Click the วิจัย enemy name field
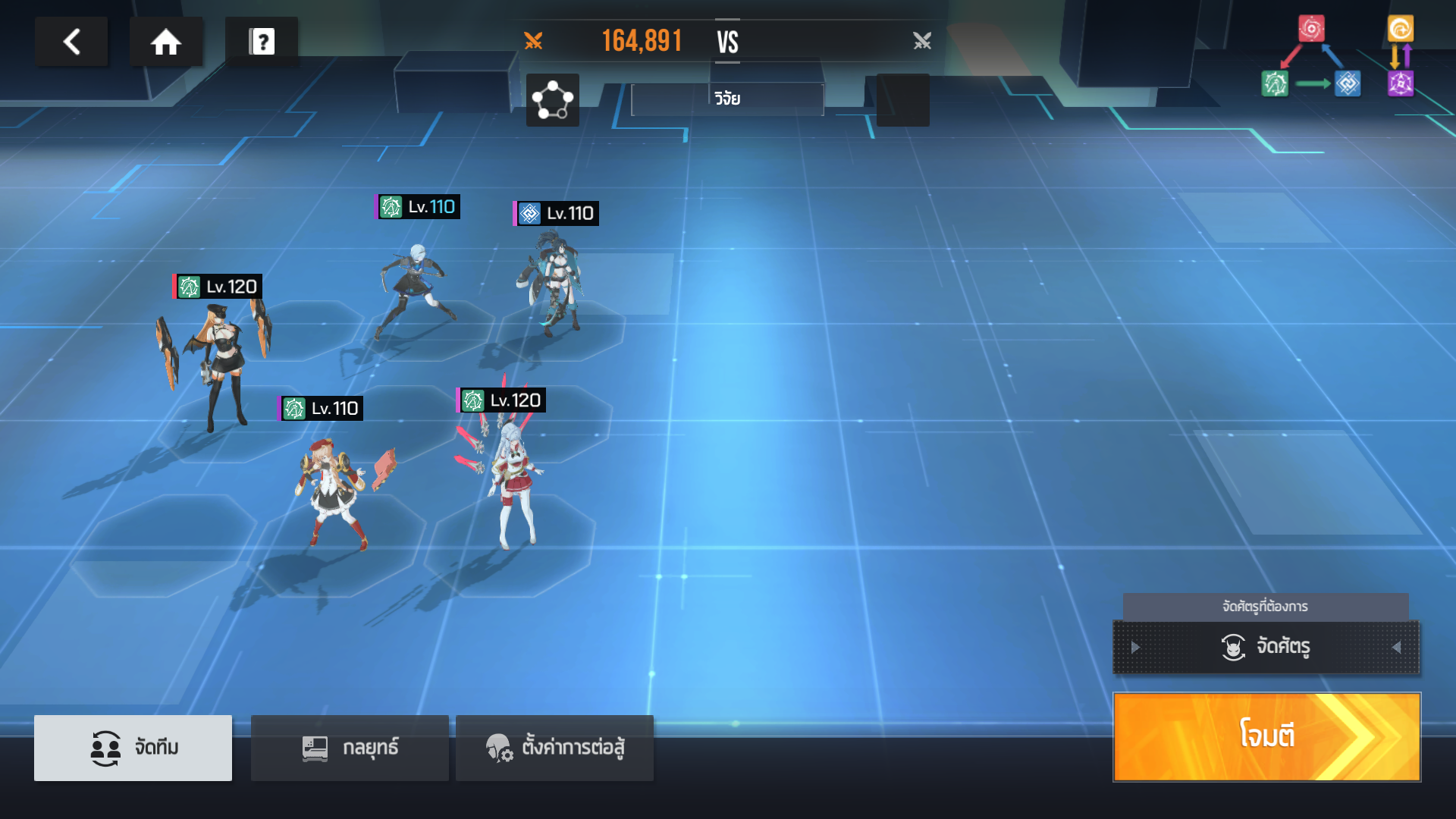Screen dimensions: 1456x819 coord(727,99)
